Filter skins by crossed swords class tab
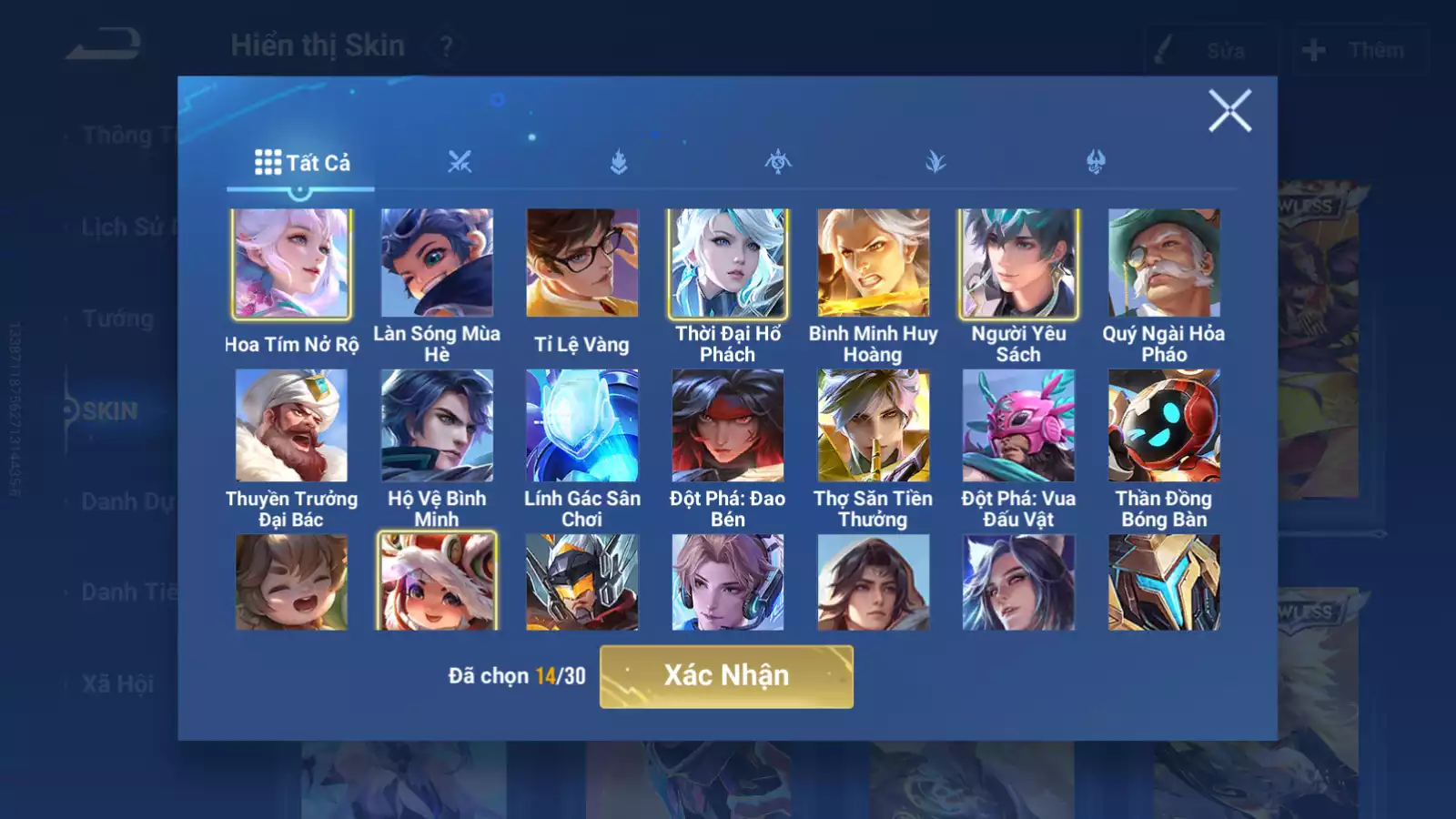Image resolution: width=1456 pixels, height=819 pixels. coord(460,163)
